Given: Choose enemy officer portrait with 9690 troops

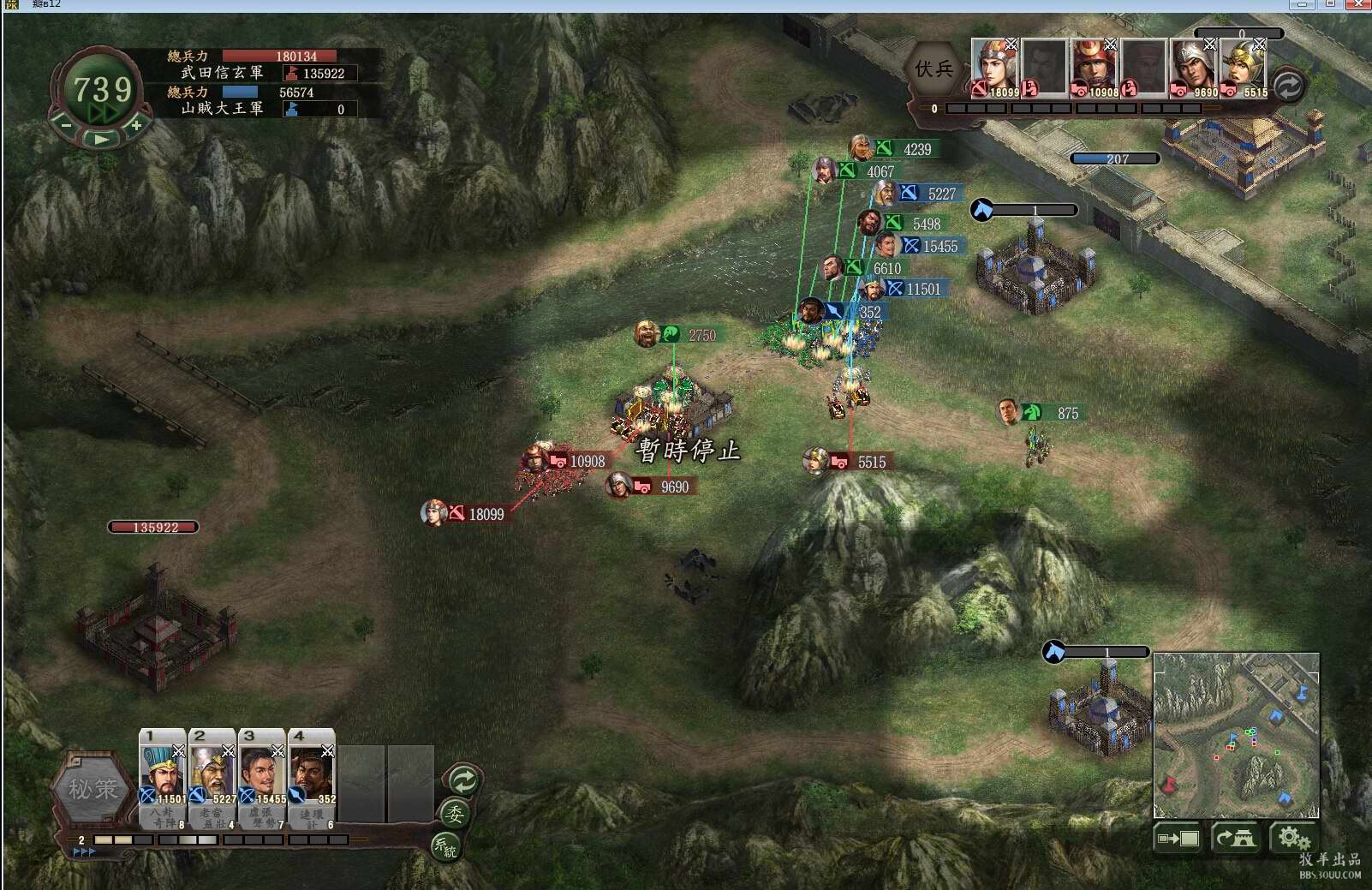Looking at the screenshot, I should coord(1194,67).
